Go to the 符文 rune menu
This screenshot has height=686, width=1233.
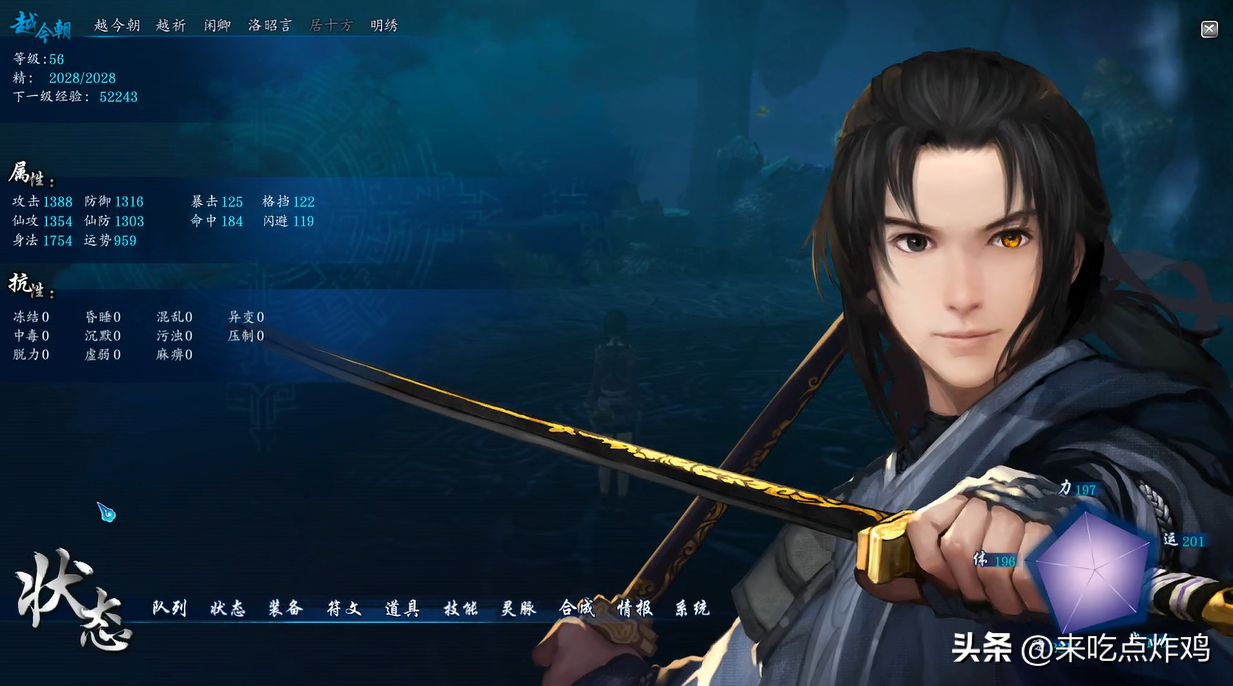(x=344, y=608)
